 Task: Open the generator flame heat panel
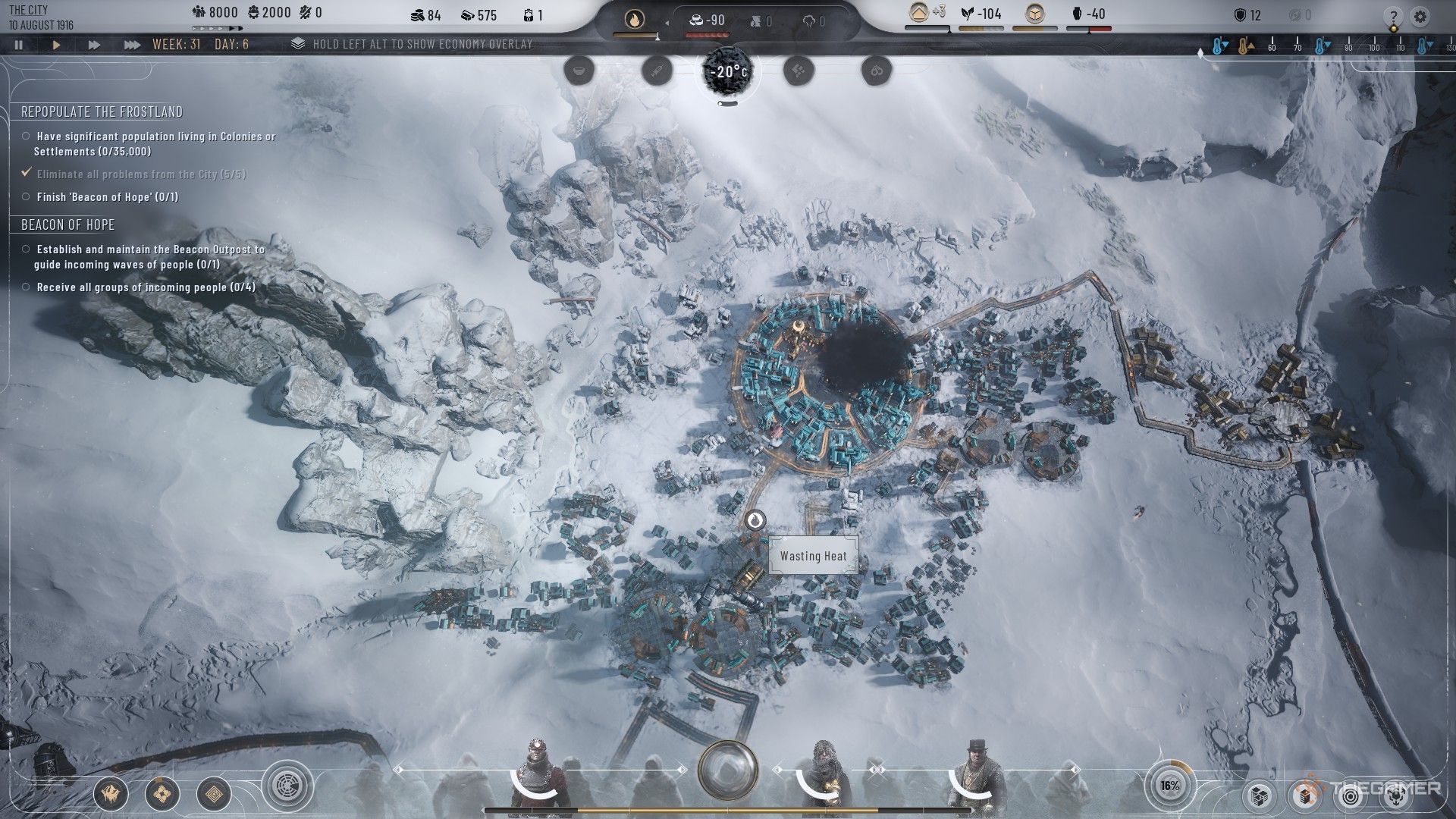coord(633,19)
